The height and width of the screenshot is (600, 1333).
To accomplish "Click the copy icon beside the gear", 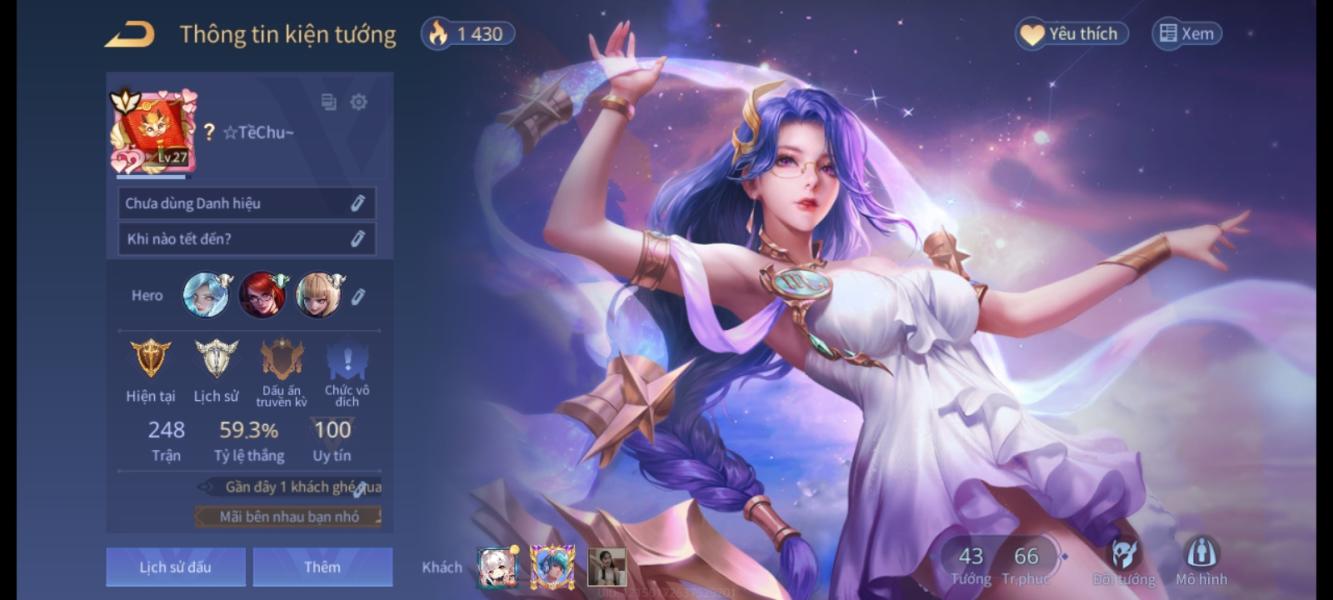I will (x=328, y=102).
